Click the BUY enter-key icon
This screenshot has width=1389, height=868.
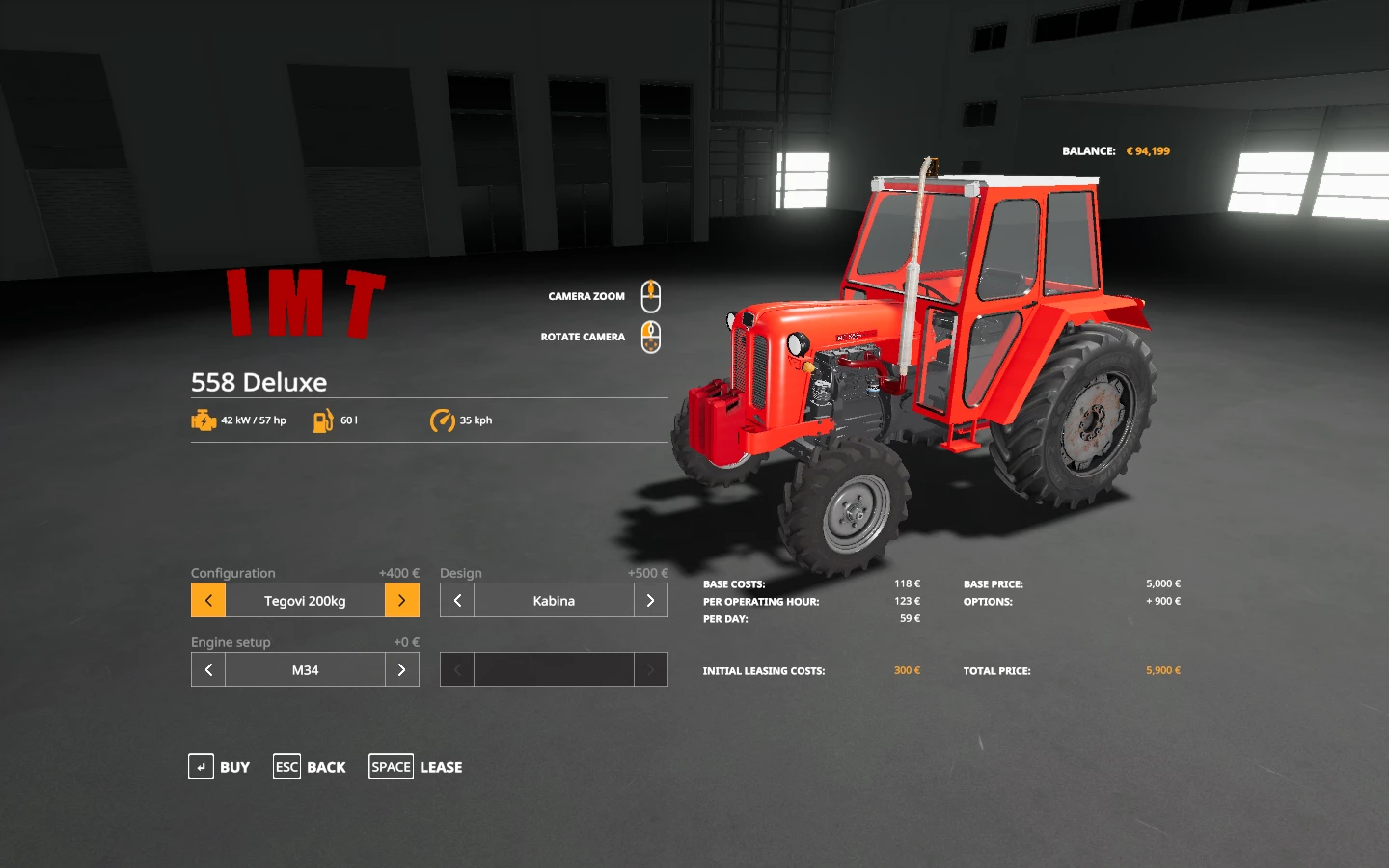201,766
